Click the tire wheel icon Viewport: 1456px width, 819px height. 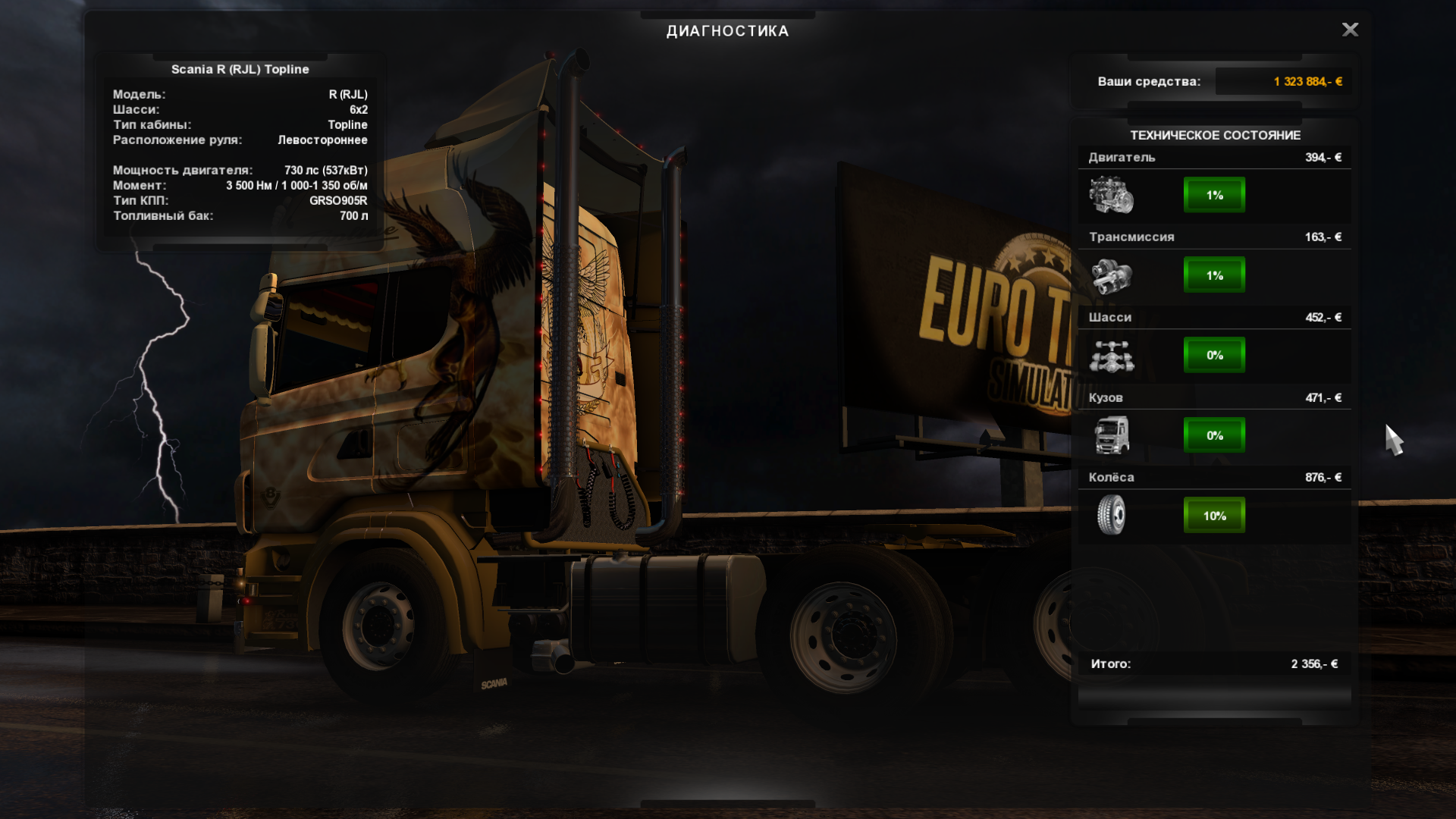1111,515
